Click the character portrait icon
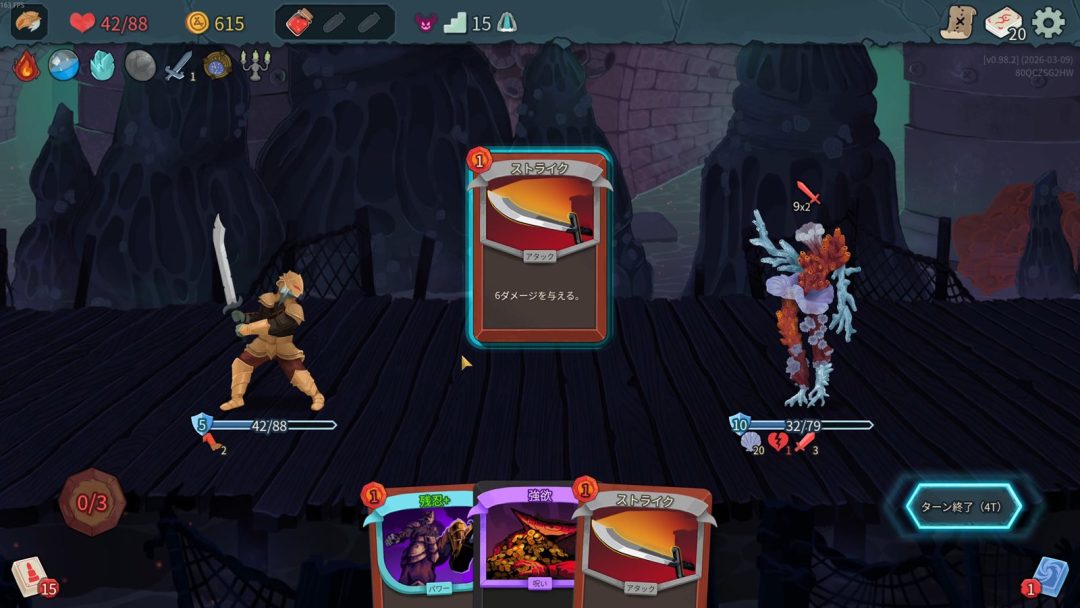This screenshot has height=608, width=1080. 28,22
